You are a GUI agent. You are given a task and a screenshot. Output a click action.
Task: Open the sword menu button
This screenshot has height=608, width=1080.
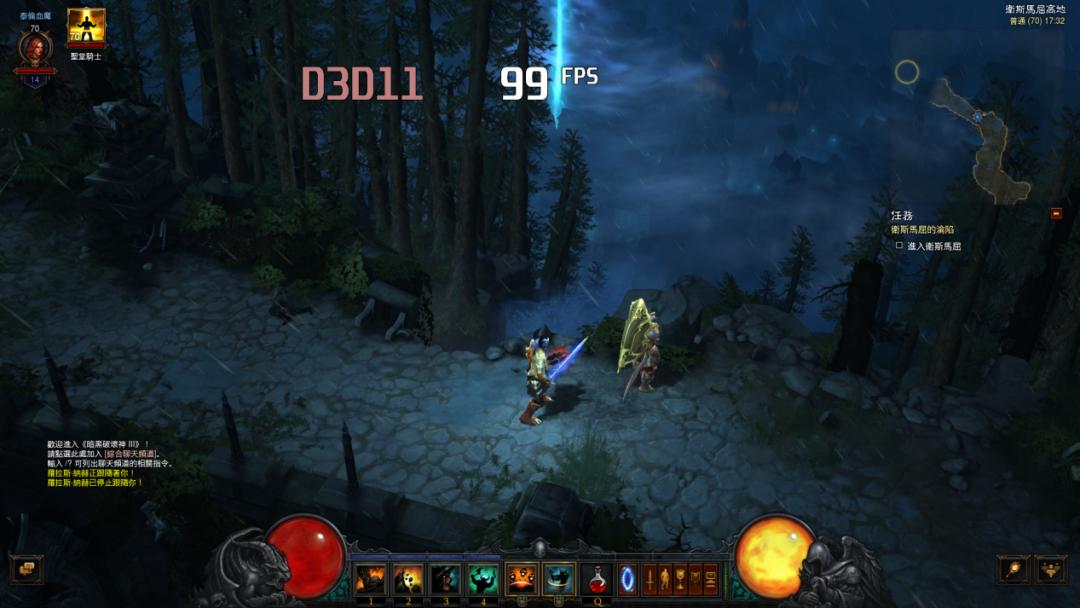[x=648, y=579]
